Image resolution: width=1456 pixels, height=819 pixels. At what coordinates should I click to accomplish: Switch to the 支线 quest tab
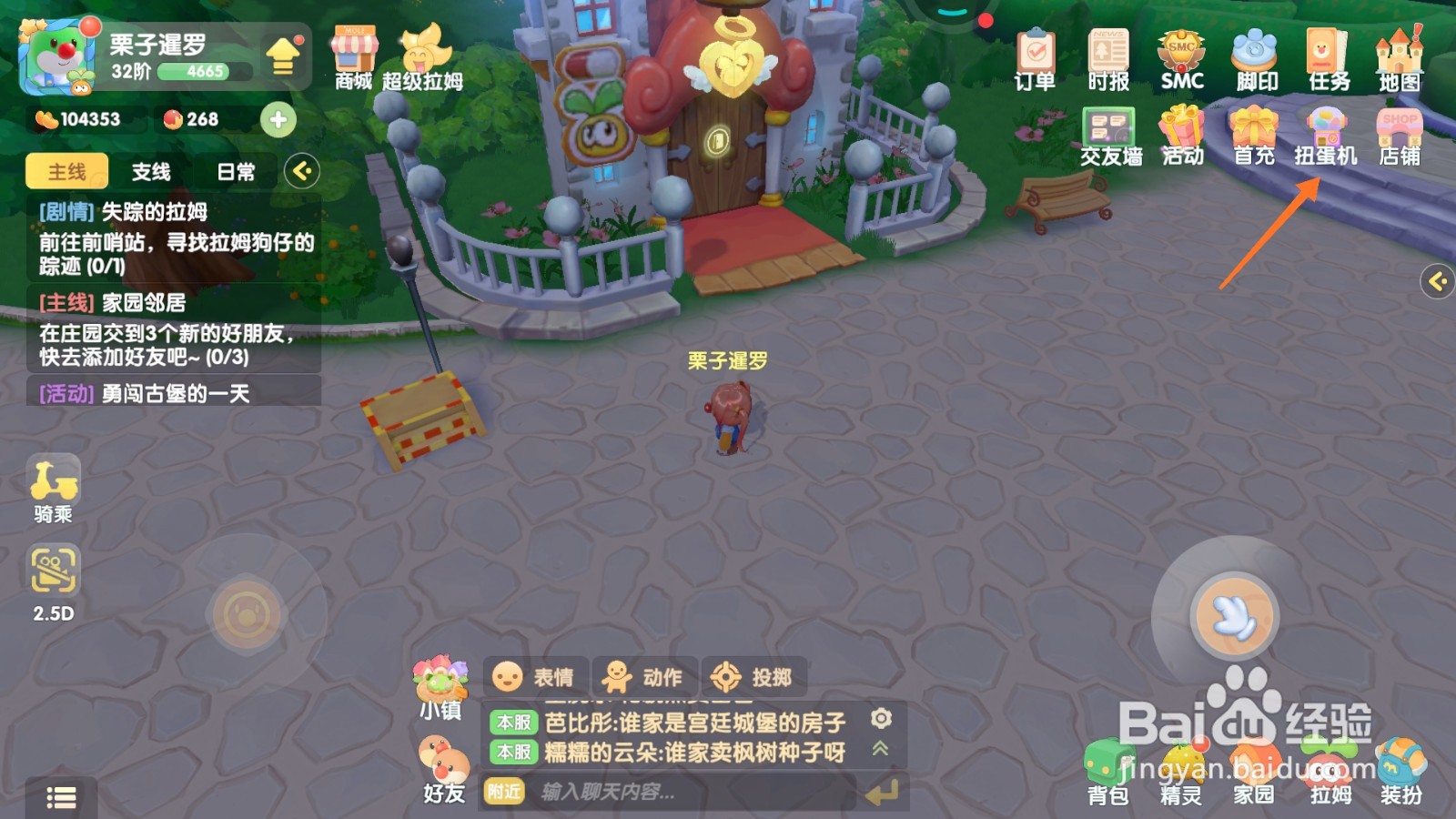151,171
